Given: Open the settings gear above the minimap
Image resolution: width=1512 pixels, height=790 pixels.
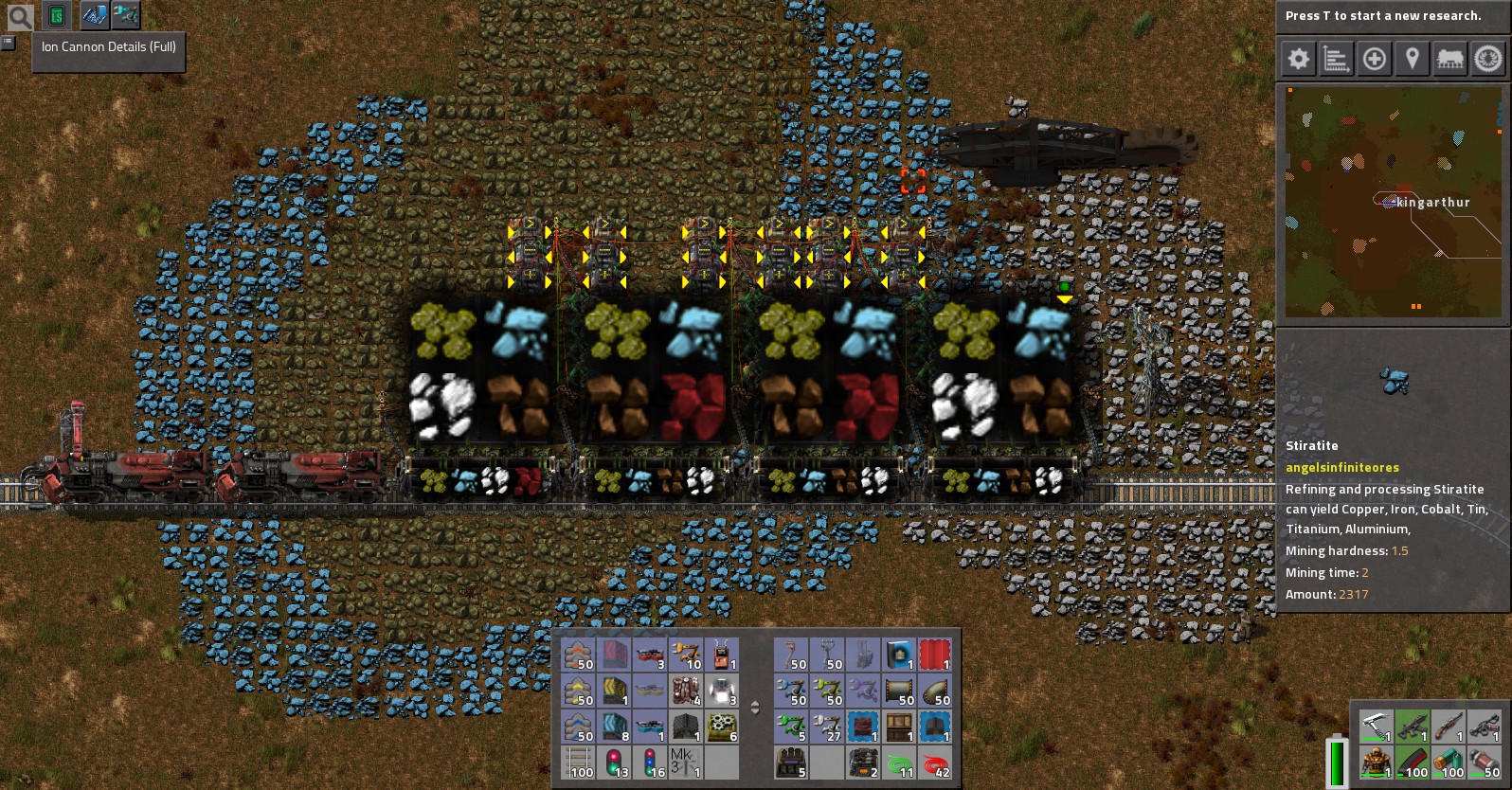Looking at the screenshot, I should 1299,59.
